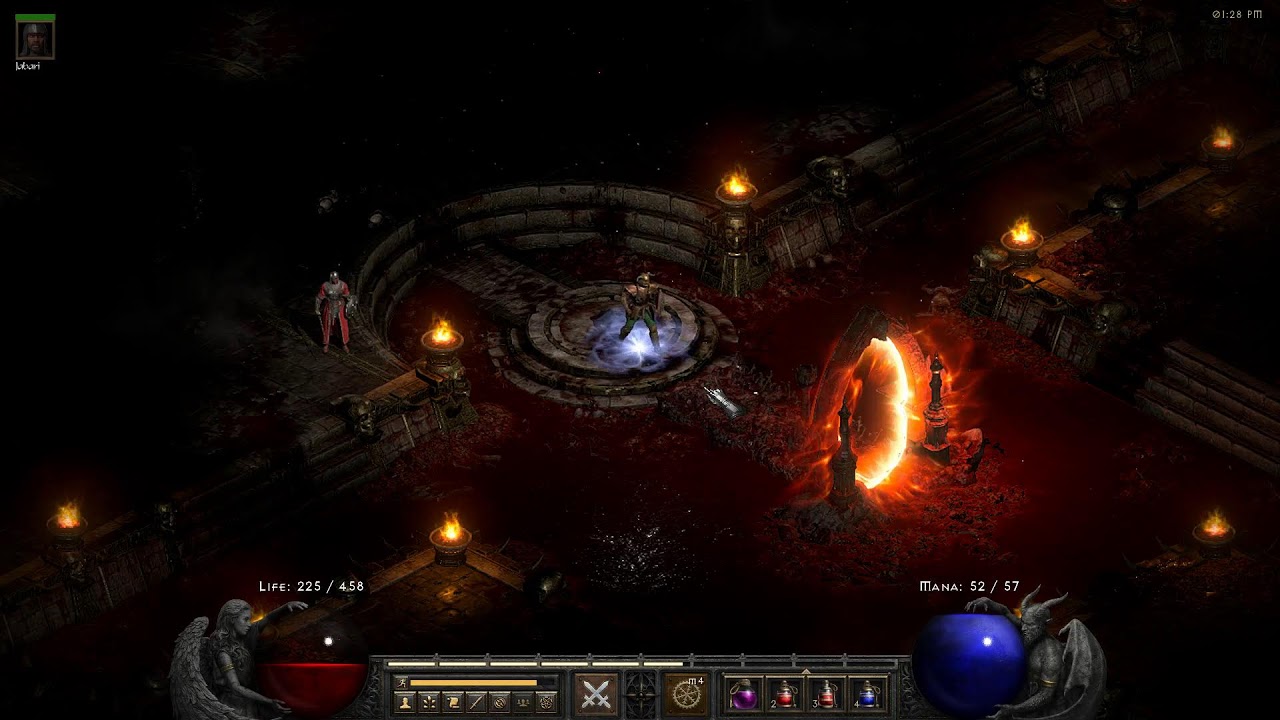This screenshot has width=1280, height=720.
Task: Select the crossed swords attack skill
Action: (596, 694)
